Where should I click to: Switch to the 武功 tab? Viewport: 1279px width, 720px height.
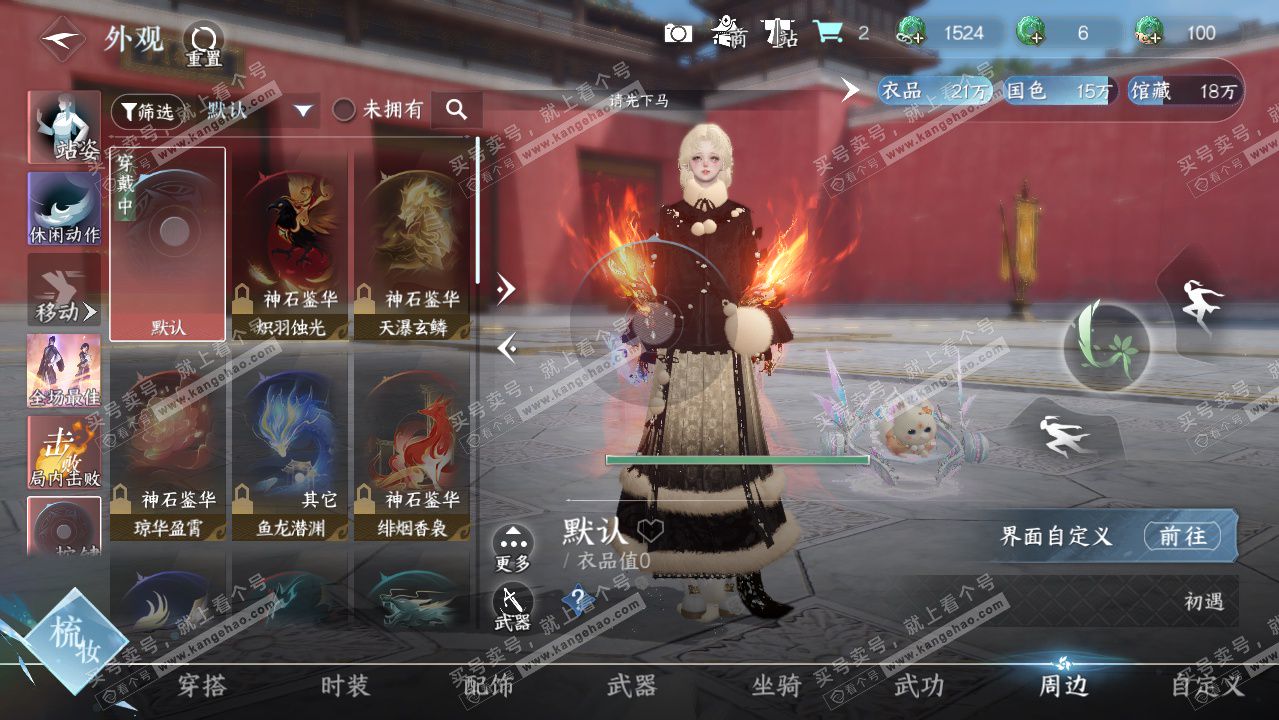(918, 686)
